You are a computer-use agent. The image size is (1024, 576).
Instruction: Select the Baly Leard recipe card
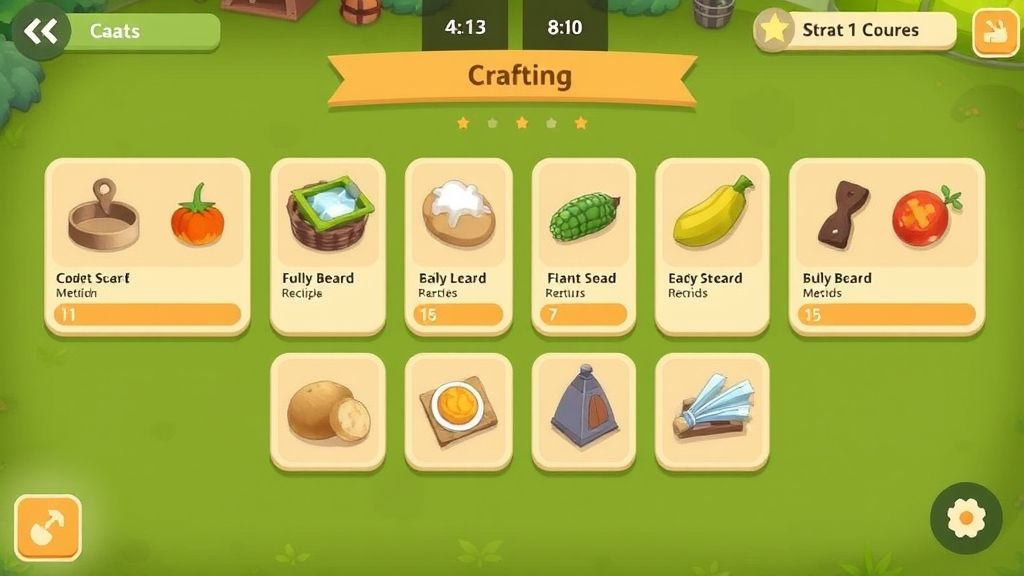click(x=458, y=246)
